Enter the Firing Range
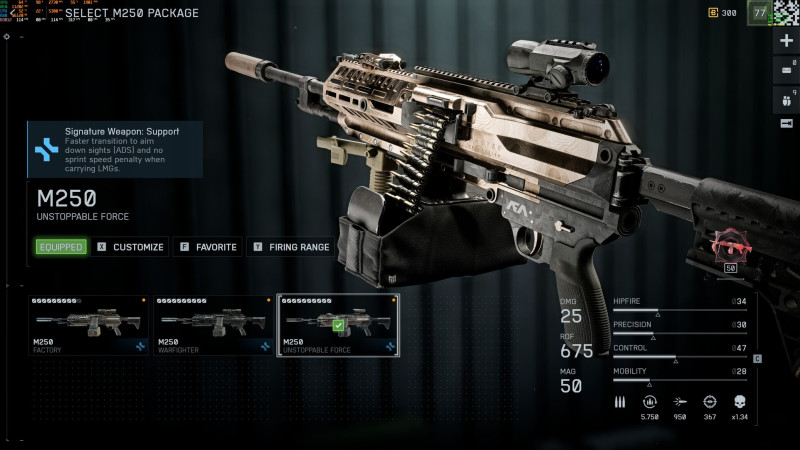 pos(292,247)
